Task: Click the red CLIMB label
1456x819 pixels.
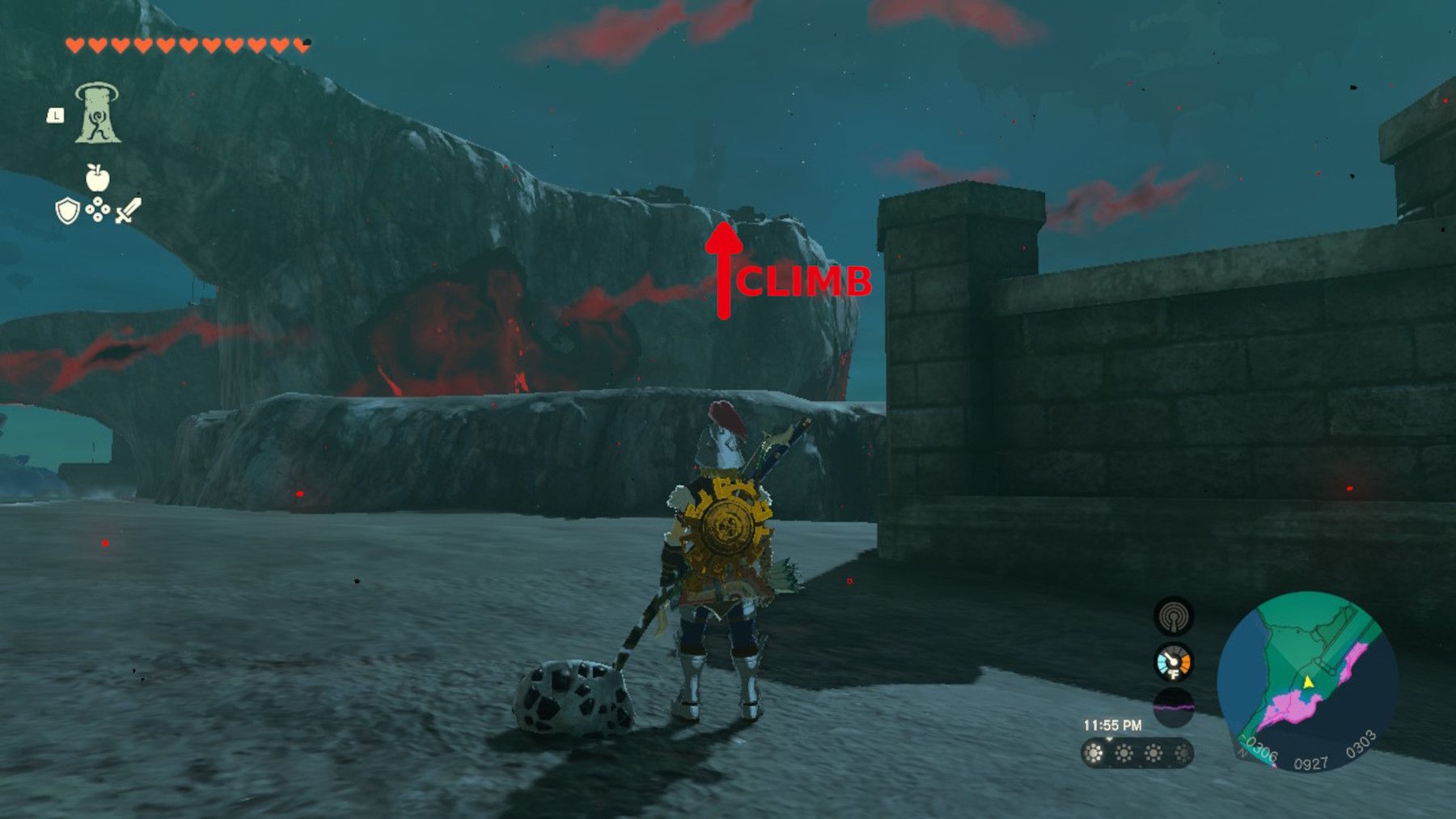Action: [805, 281]
